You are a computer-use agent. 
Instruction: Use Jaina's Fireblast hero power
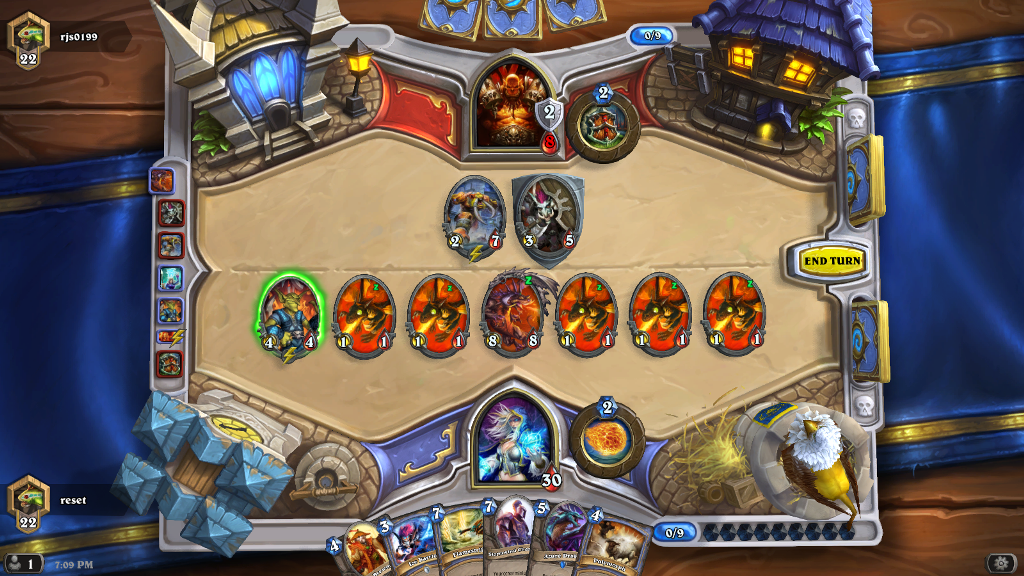(x=607, y=442)
